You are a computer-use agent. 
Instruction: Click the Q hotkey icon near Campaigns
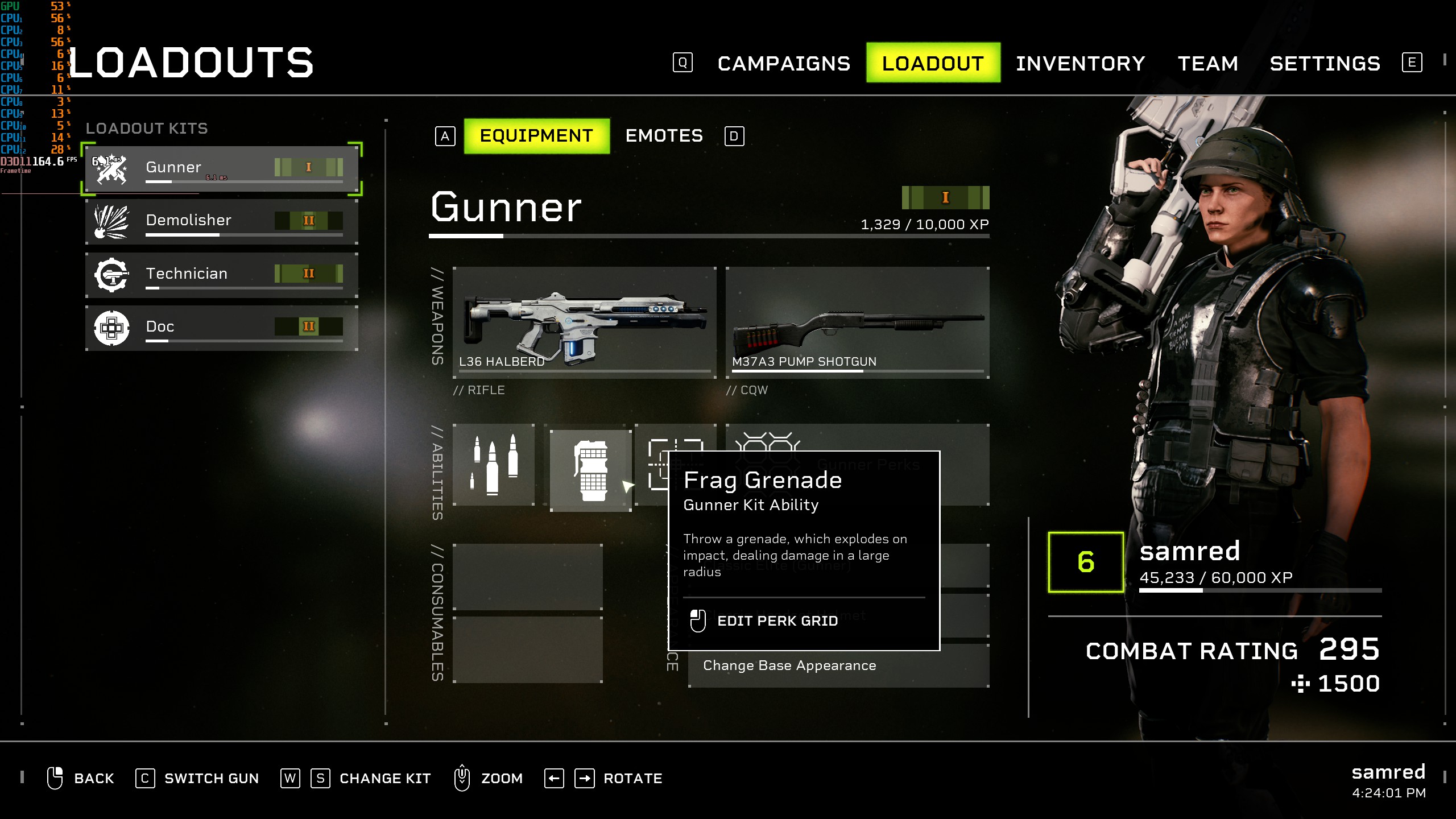[682, 63]
